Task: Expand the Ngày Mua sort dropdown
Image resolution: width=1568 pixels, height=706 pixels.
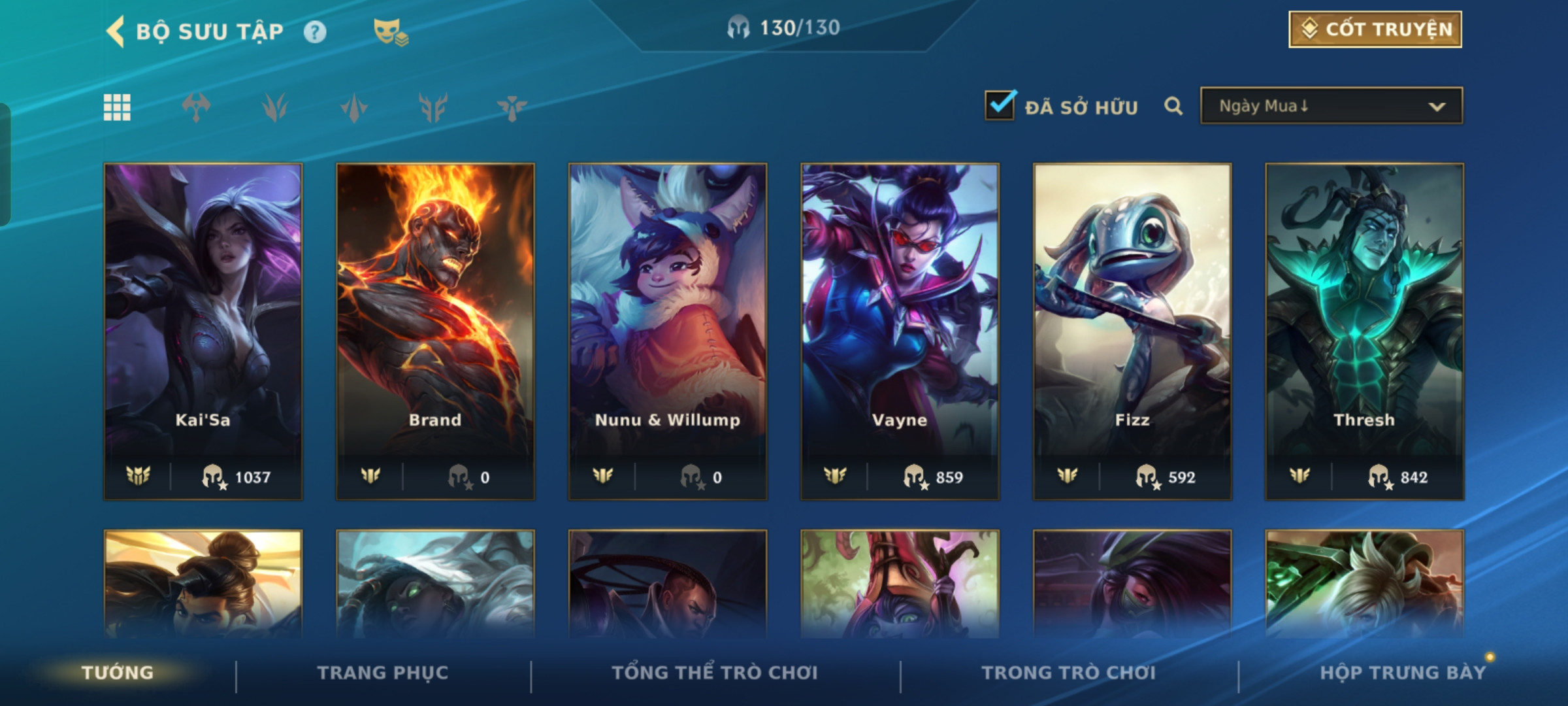Action: (1331, 106)
